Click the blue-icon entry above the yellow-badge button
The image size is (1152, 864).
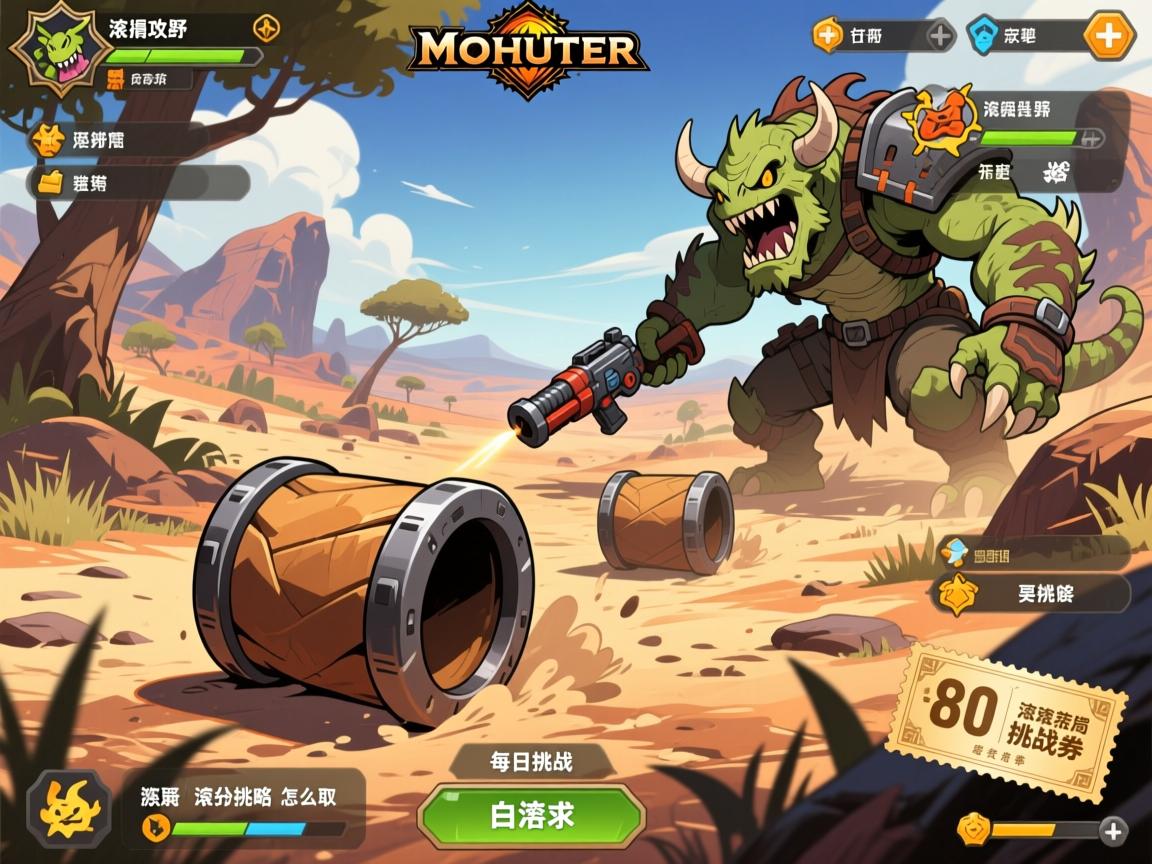point(1030,550)
